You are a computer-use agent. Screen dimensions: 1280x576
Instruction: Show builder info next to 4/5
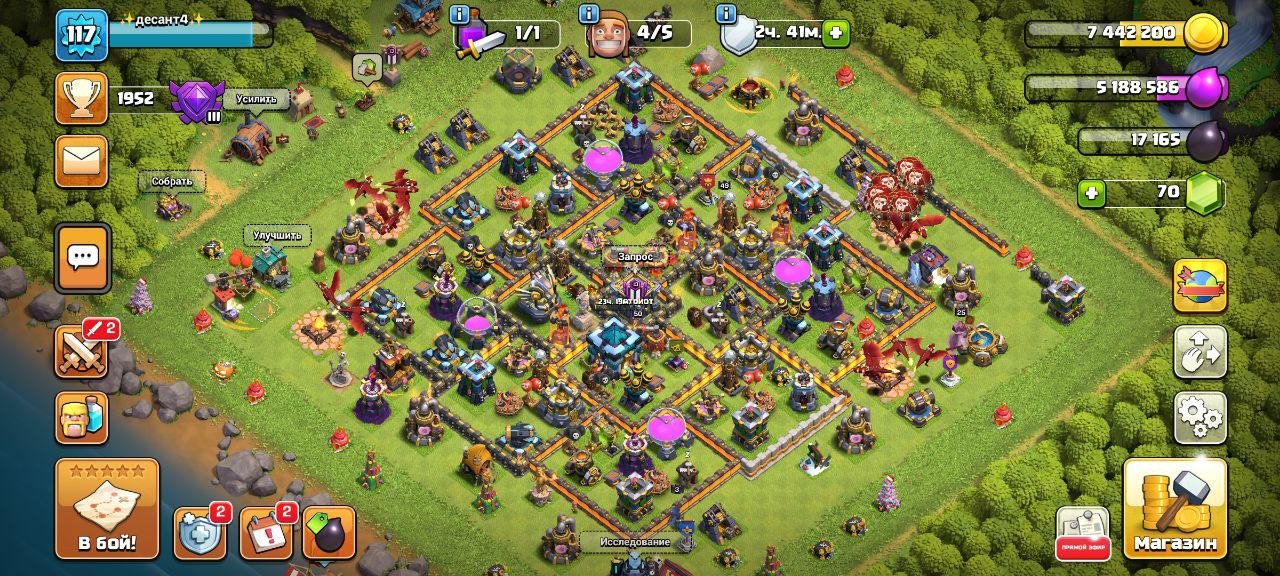click(x=590, y=14)
